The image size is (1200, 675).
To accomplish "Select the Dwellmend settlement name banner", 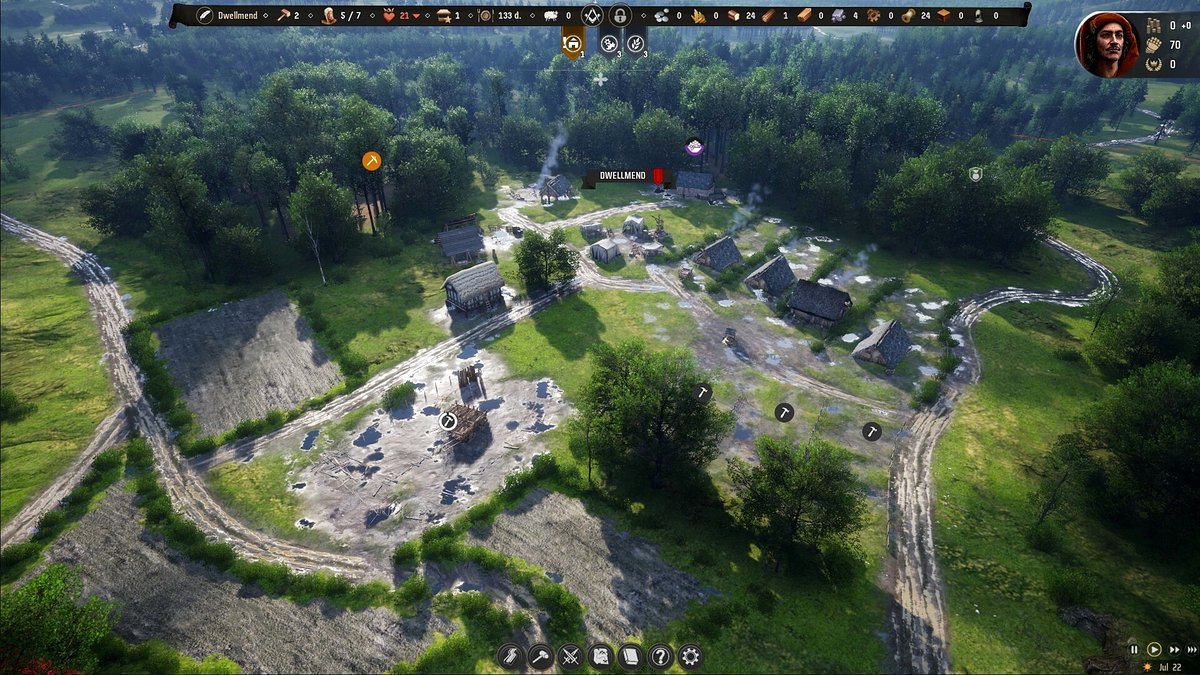I will [x=622, y=176].
